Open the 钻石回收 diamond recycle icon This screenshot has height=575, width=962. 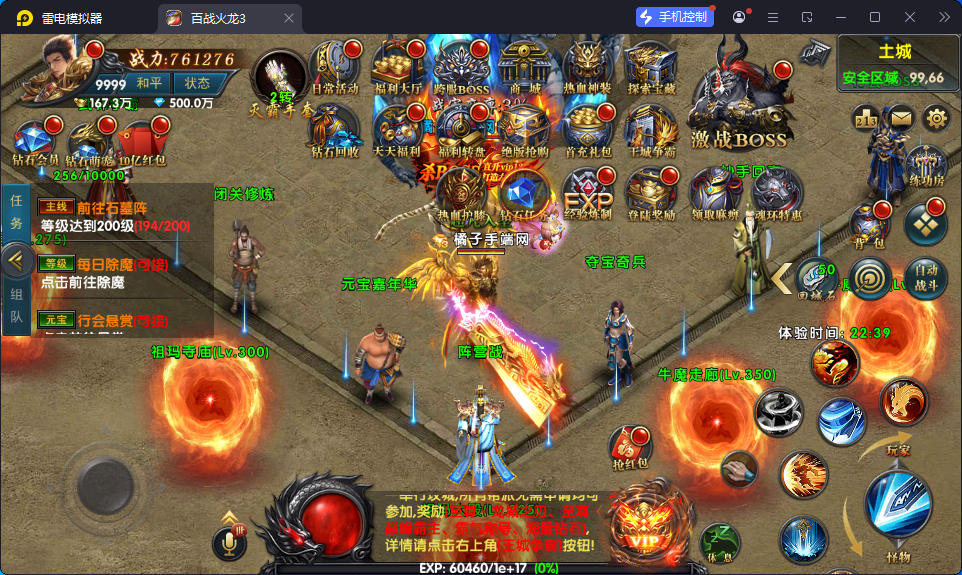pyautogui.click(x=332, y=129)
